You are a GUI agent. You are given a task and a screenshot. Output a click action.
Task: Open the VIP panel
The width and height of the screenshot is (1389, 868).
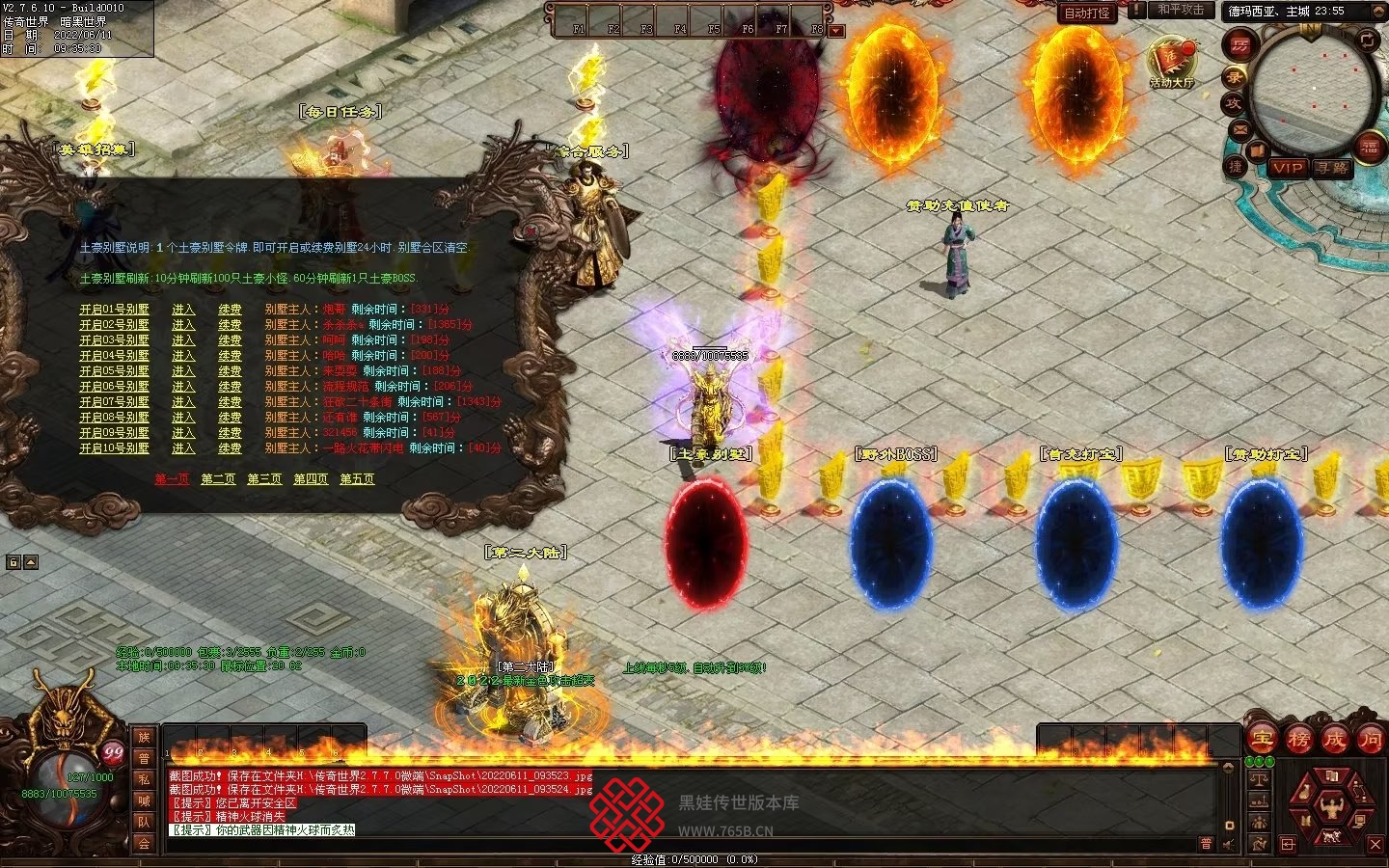(1287, 167)
